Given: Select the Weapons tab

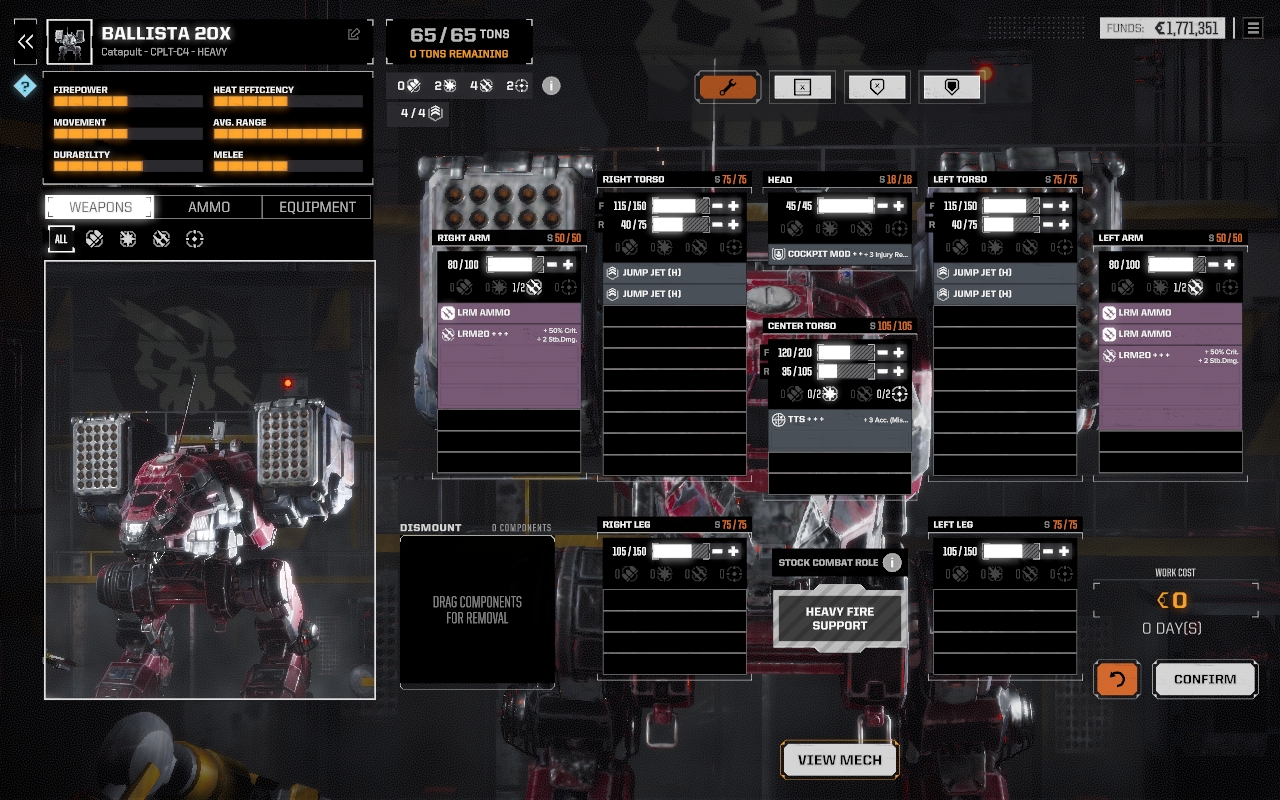Looking at the screenshot, I should pos(100,207).
